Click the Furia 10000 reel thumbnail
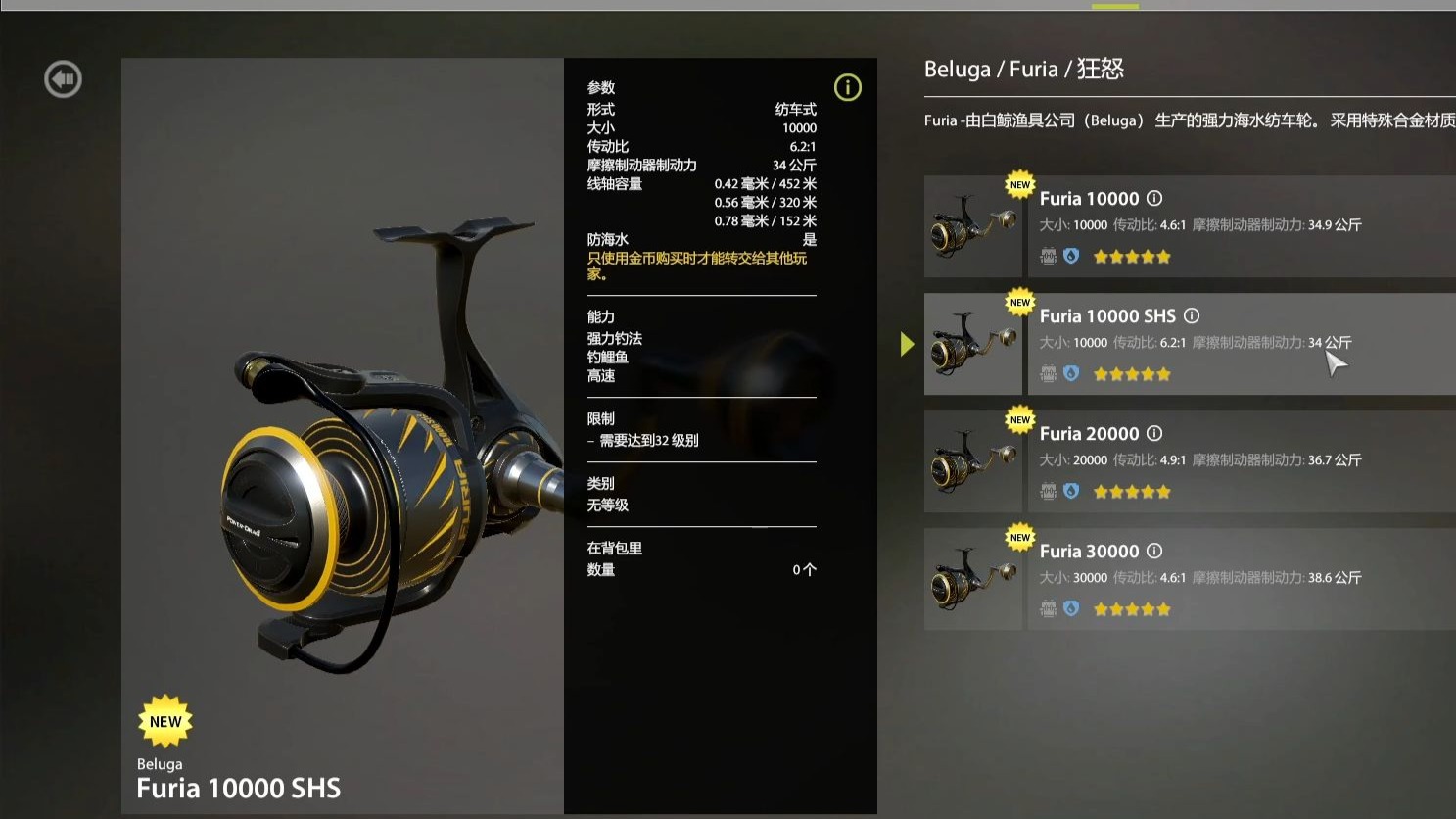Viewport: 1456px width, 819px height. (x=973, y=227)
